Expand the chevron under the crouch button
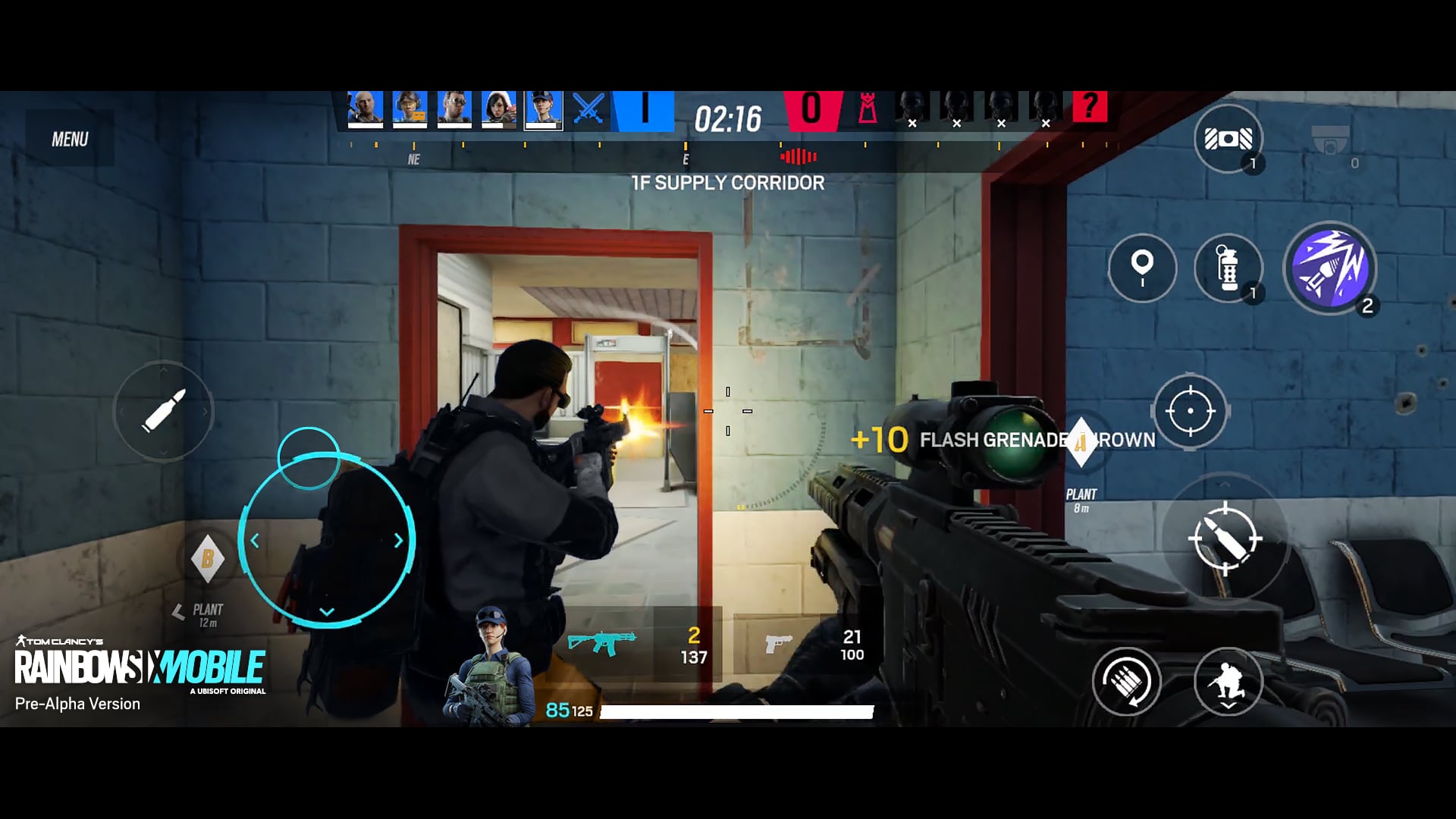The image size is (1456, 819). (x=1228, y=707)
